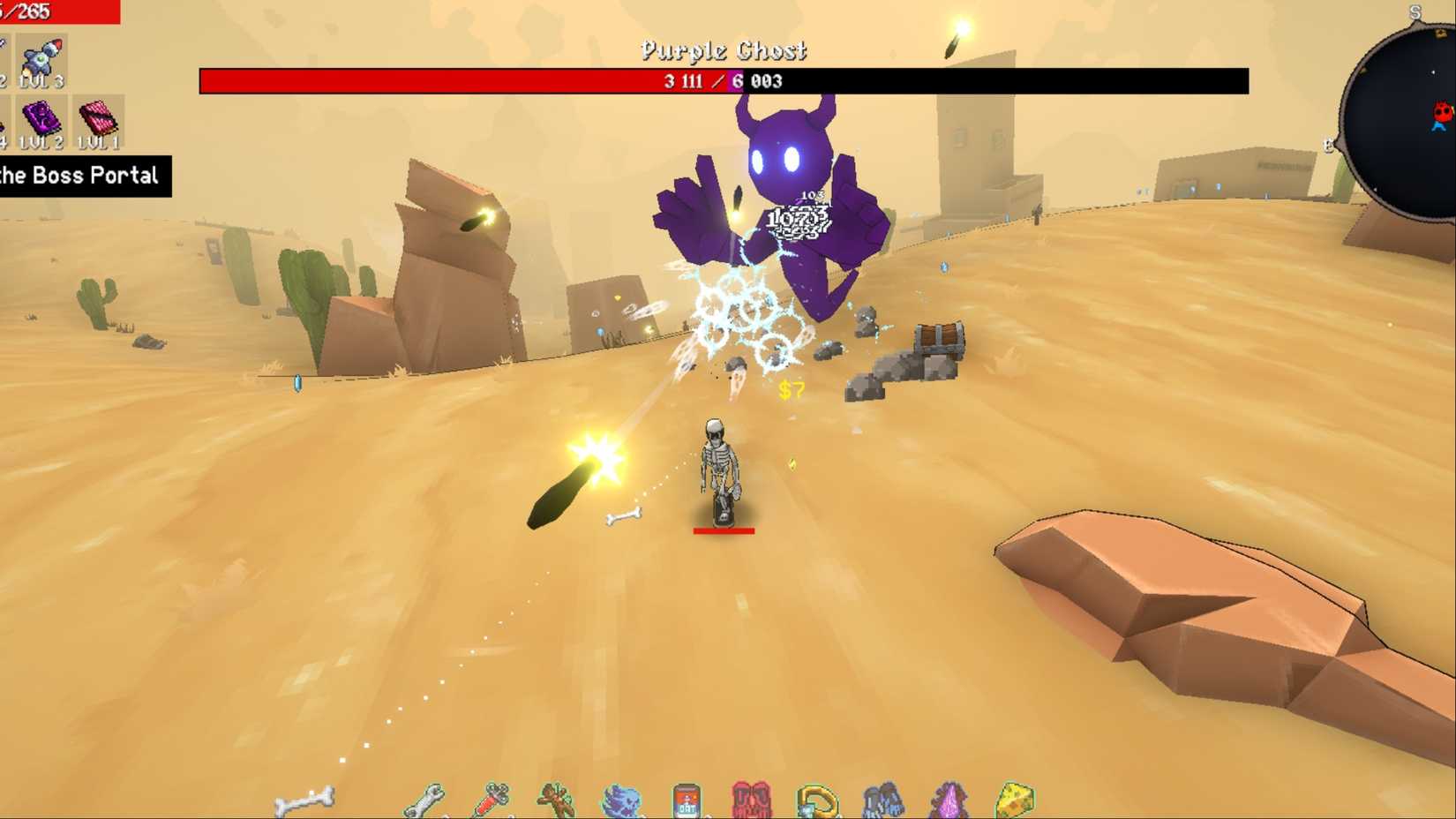This screenshot has height=819, width=1456.
Task: Click the red syringe item icon
Action: pos(492,799)
